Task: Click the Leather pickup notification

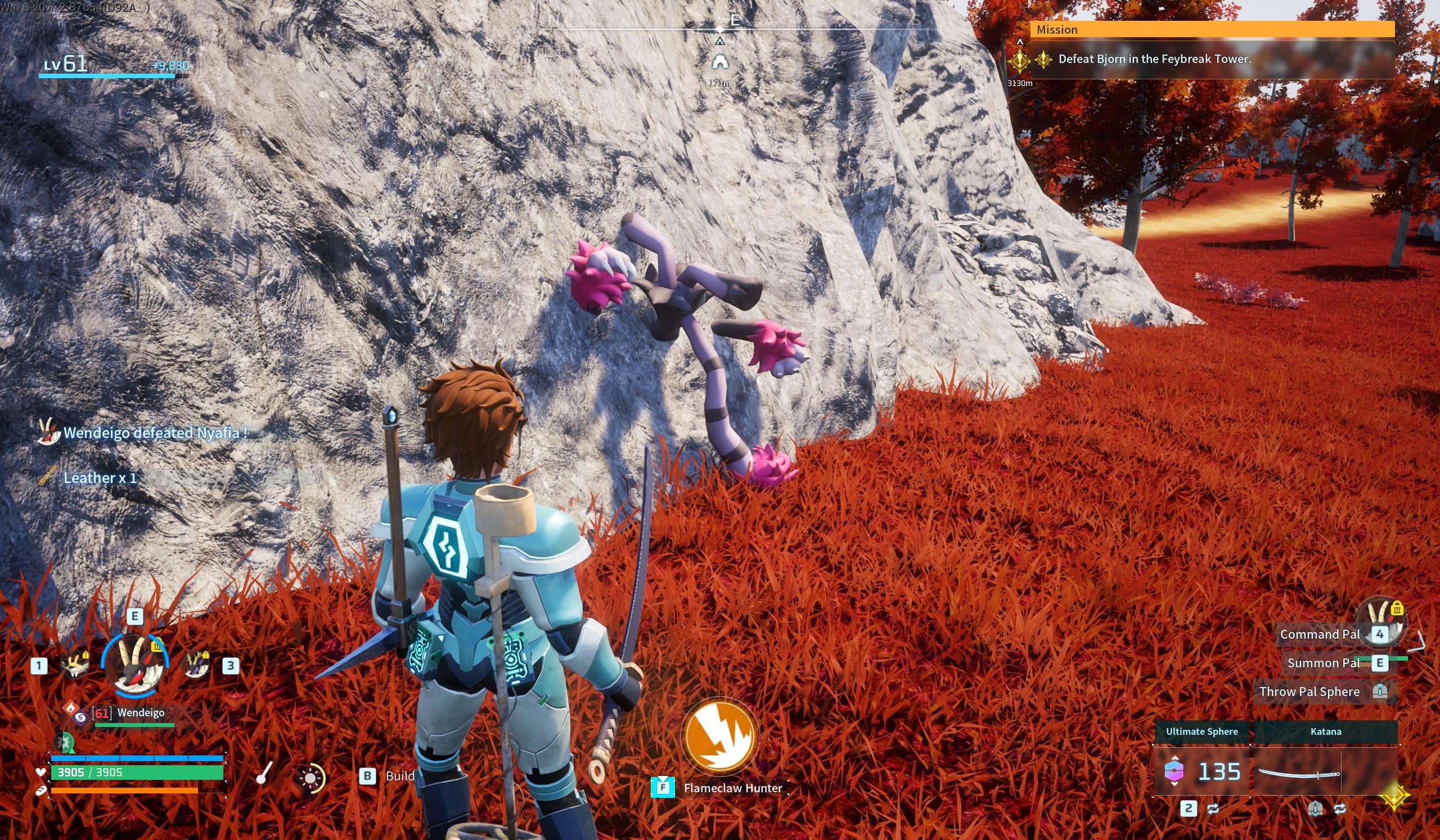Action: coord(100,478)
